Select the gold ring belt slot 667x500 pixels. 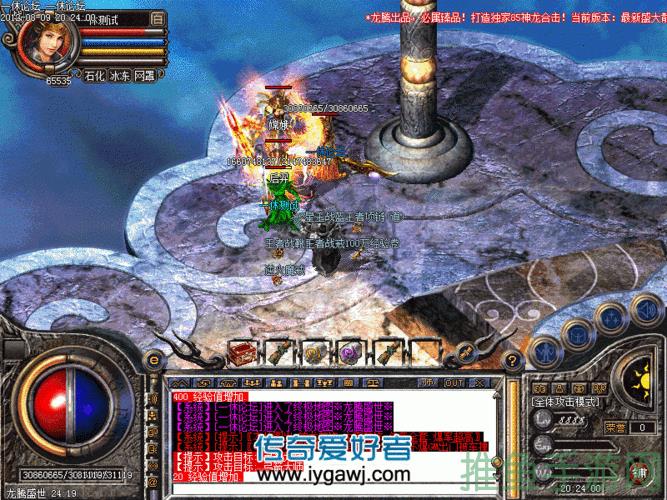point(313,353)
